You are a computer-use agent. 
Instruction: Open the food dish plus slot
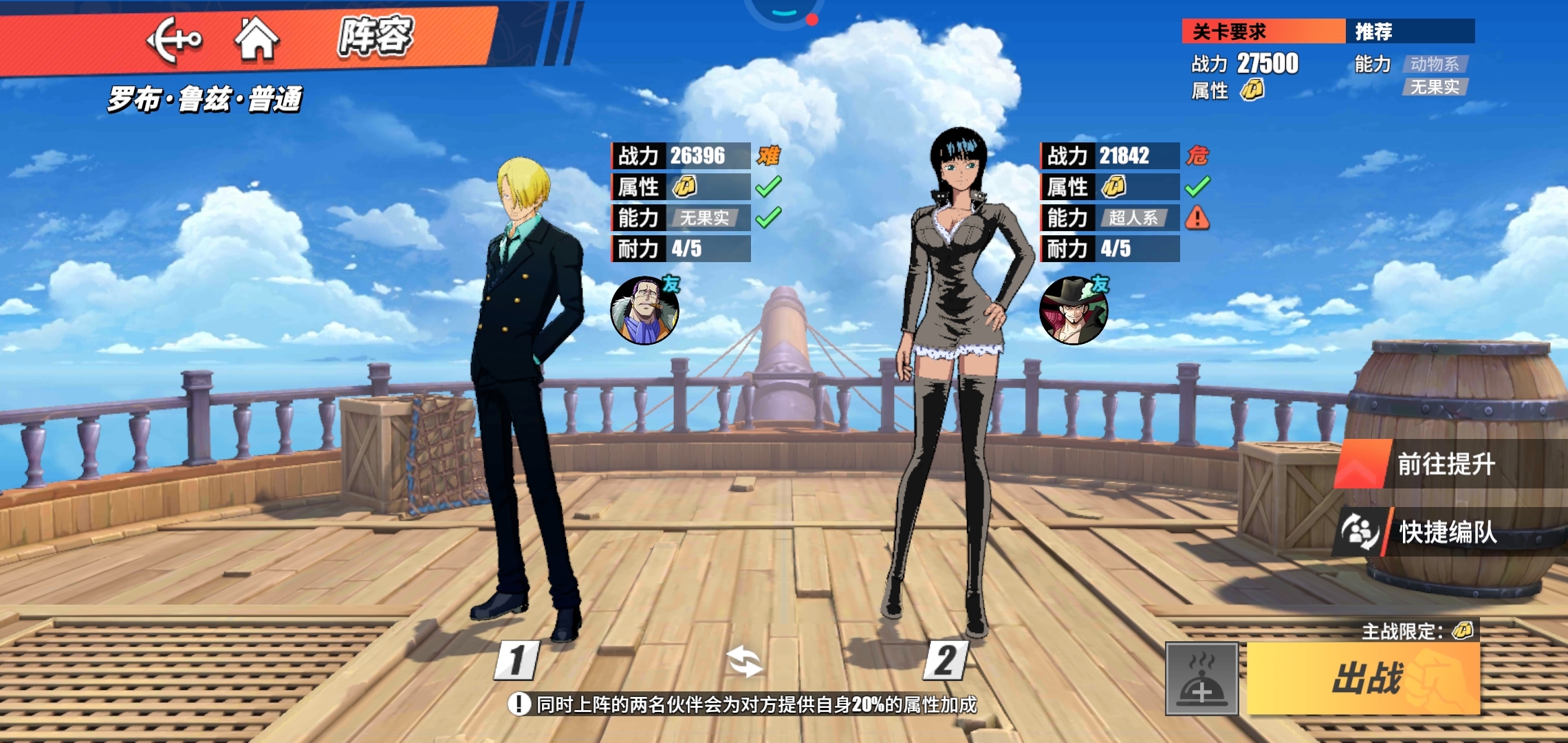[x=1201, y=679]
